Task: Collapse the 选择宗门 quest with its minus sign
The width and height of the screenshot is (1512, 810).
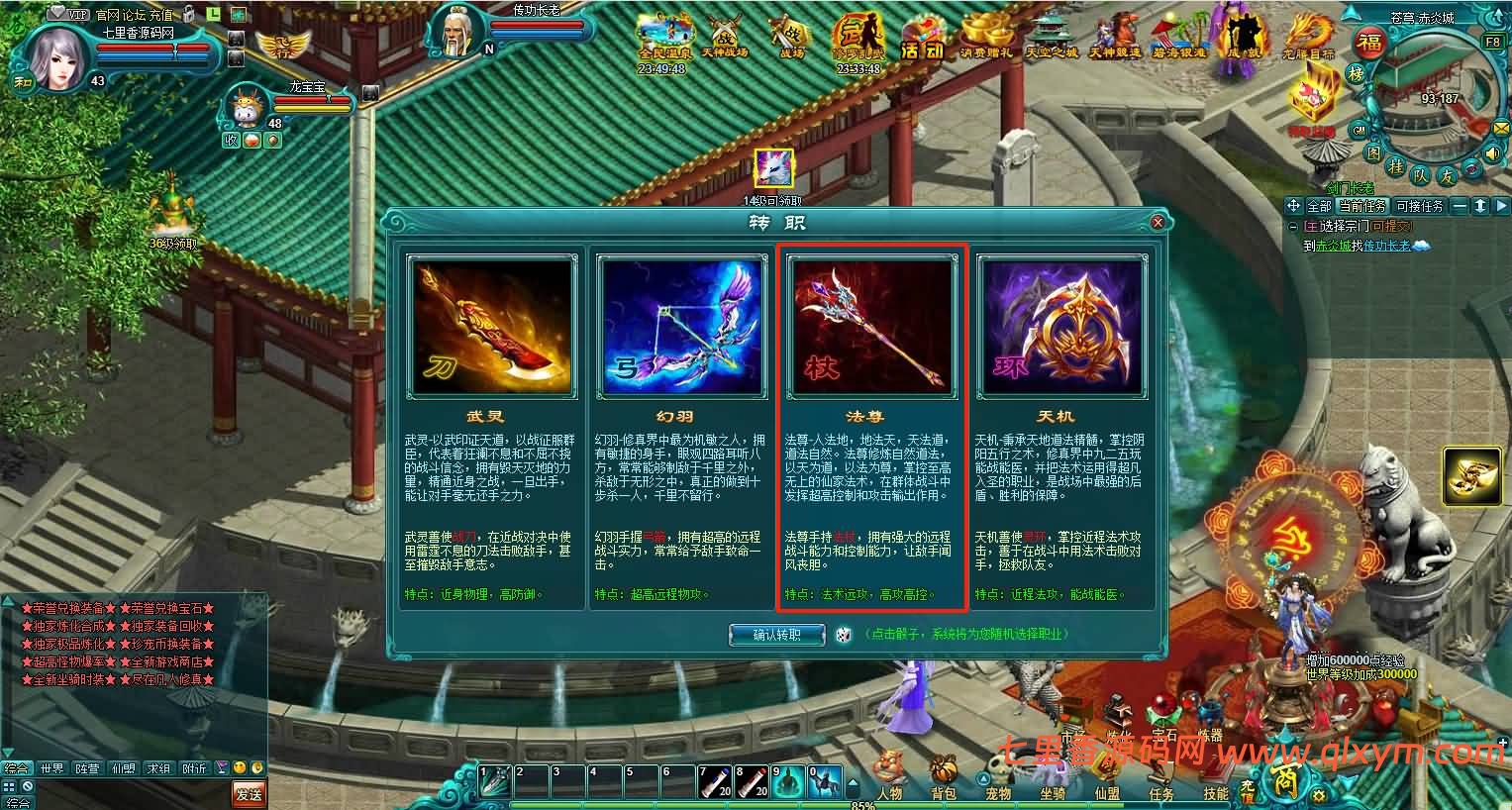Action: [1294, 226]
